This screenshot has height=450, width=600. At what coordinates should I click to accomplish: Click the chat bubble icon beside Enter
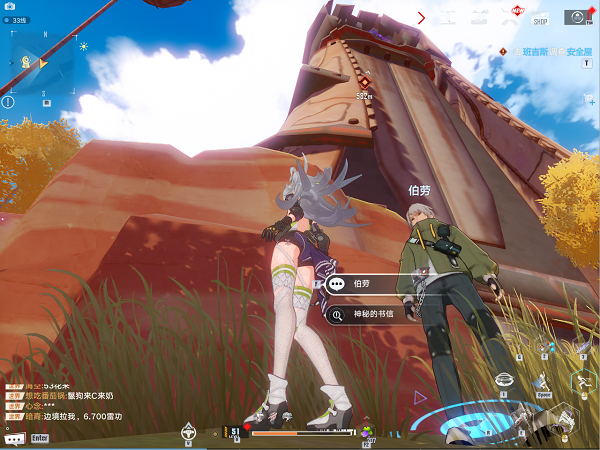[14, 438]
